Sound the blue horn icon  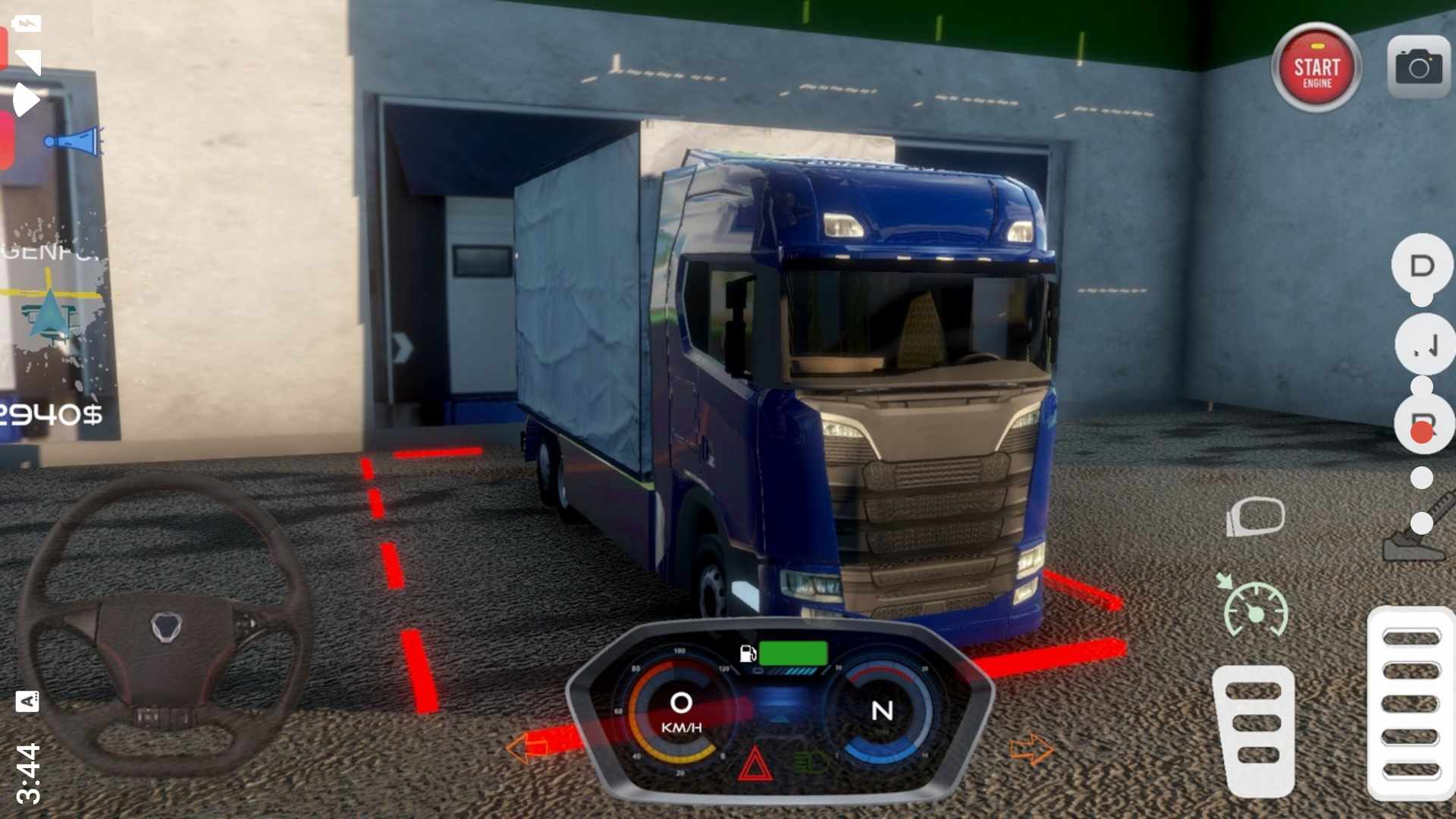(74, 142)
